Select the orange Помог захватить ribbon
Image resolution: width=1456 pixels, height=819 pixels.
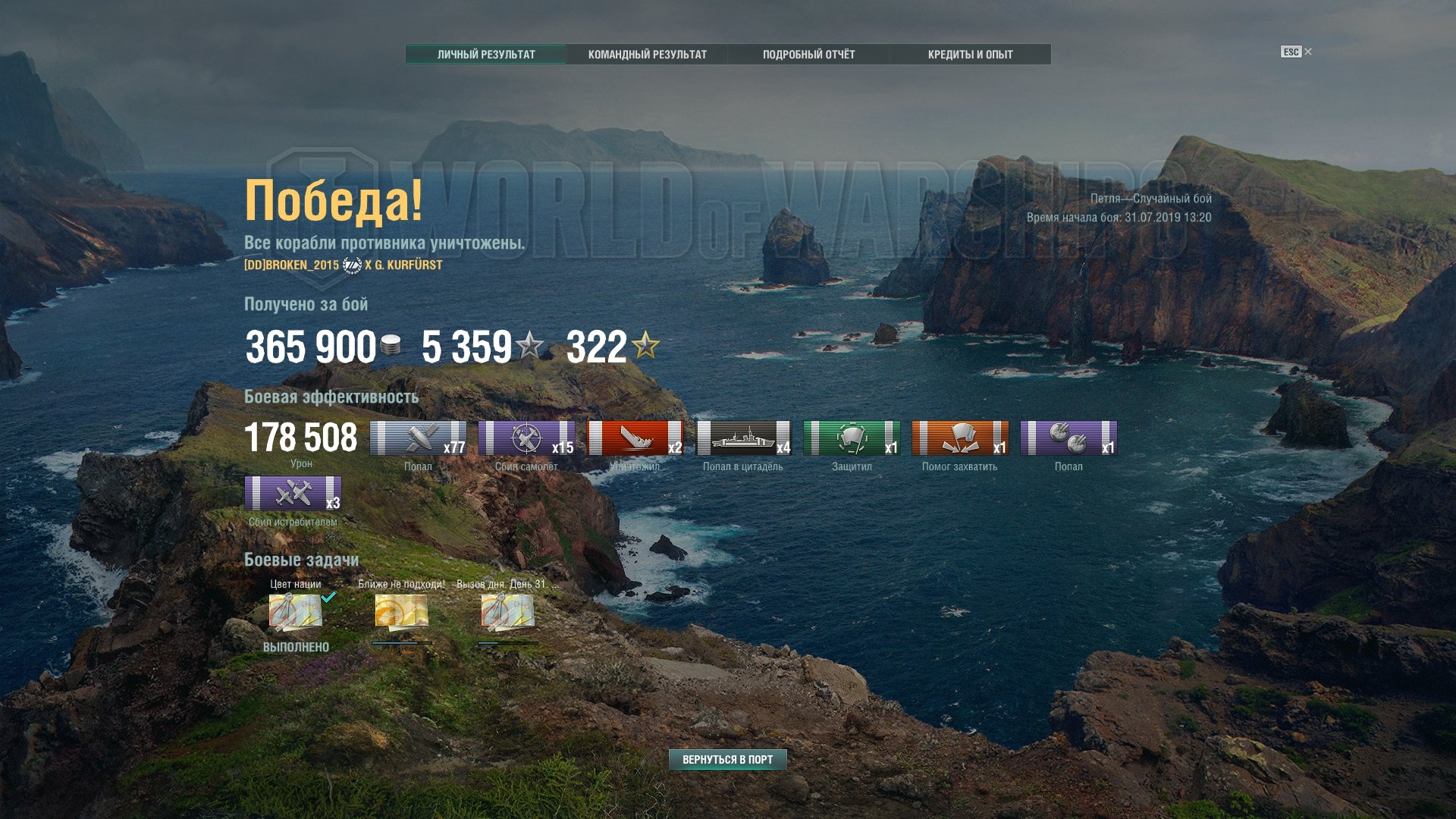[960, 438]
